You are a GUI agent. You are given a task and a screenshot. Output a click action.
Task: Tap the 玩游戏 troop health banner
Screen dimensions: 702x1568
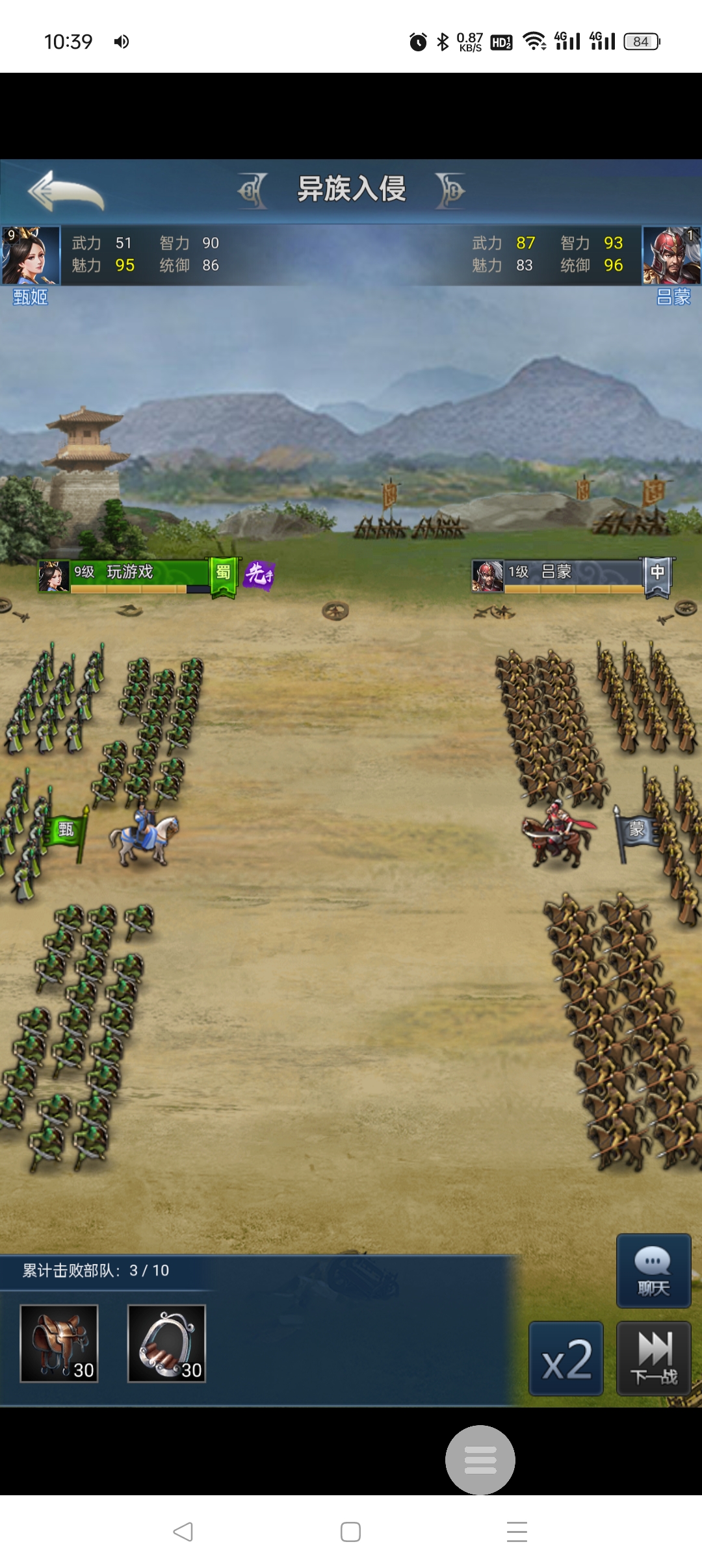point(130,575)
